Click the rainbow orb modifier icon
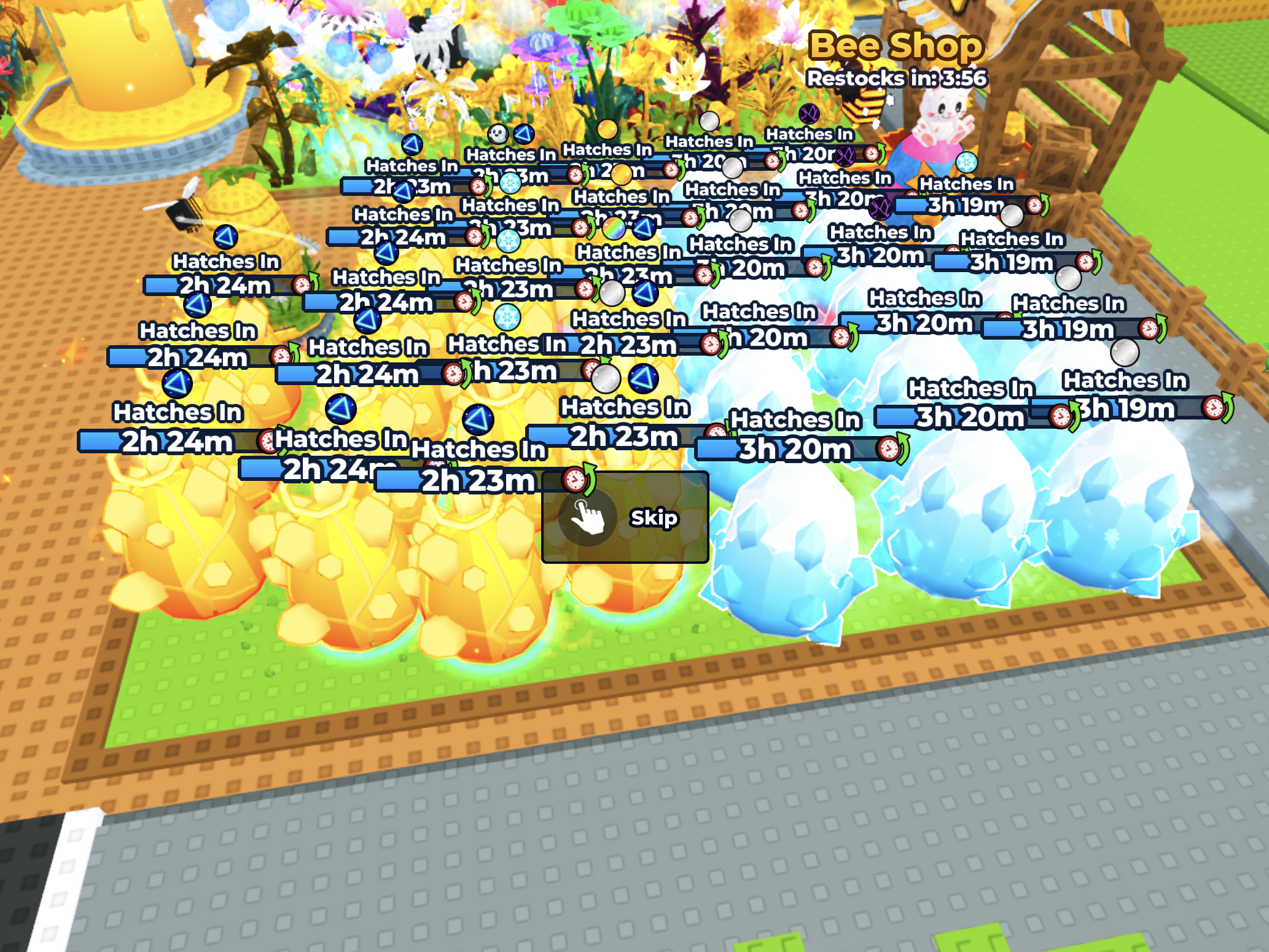The width and height of the screenshot is (1269, 952). pyautogui.click(x=614, y=228)
